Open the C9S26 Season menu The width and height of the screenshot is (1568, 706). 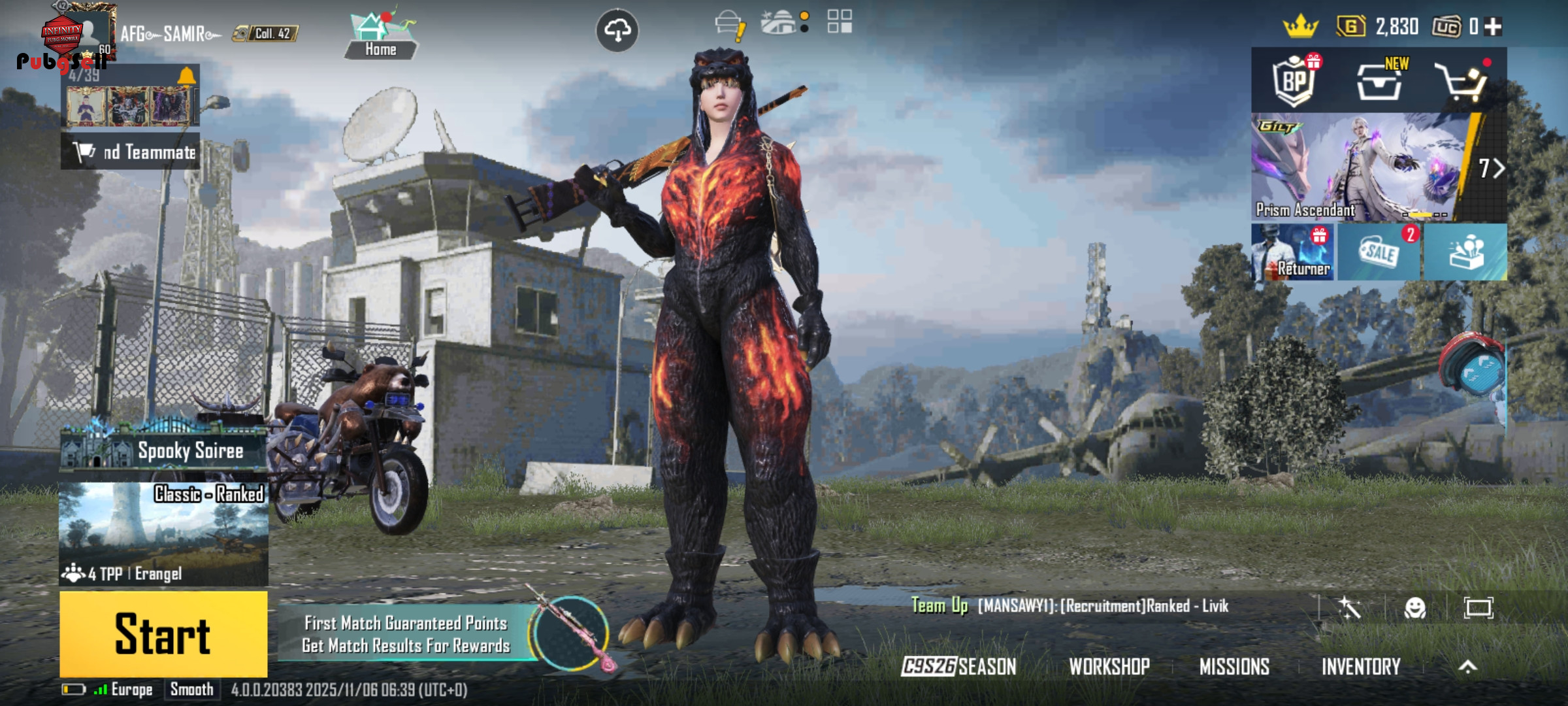point(958,666)
